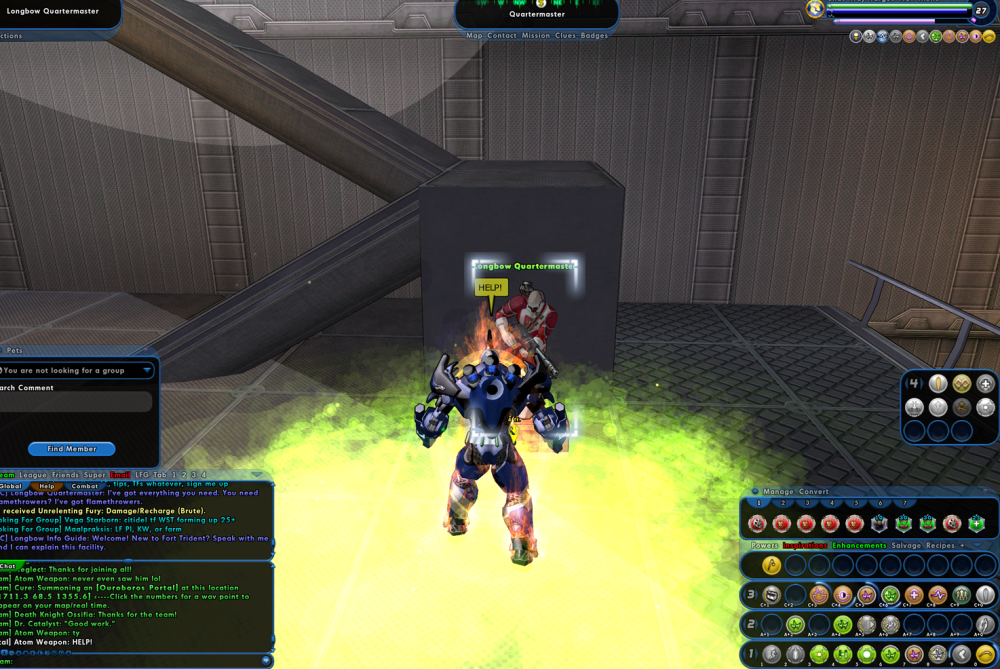Open the Contact list
This screenshot has height=669, width=1000.
point(502,36)
